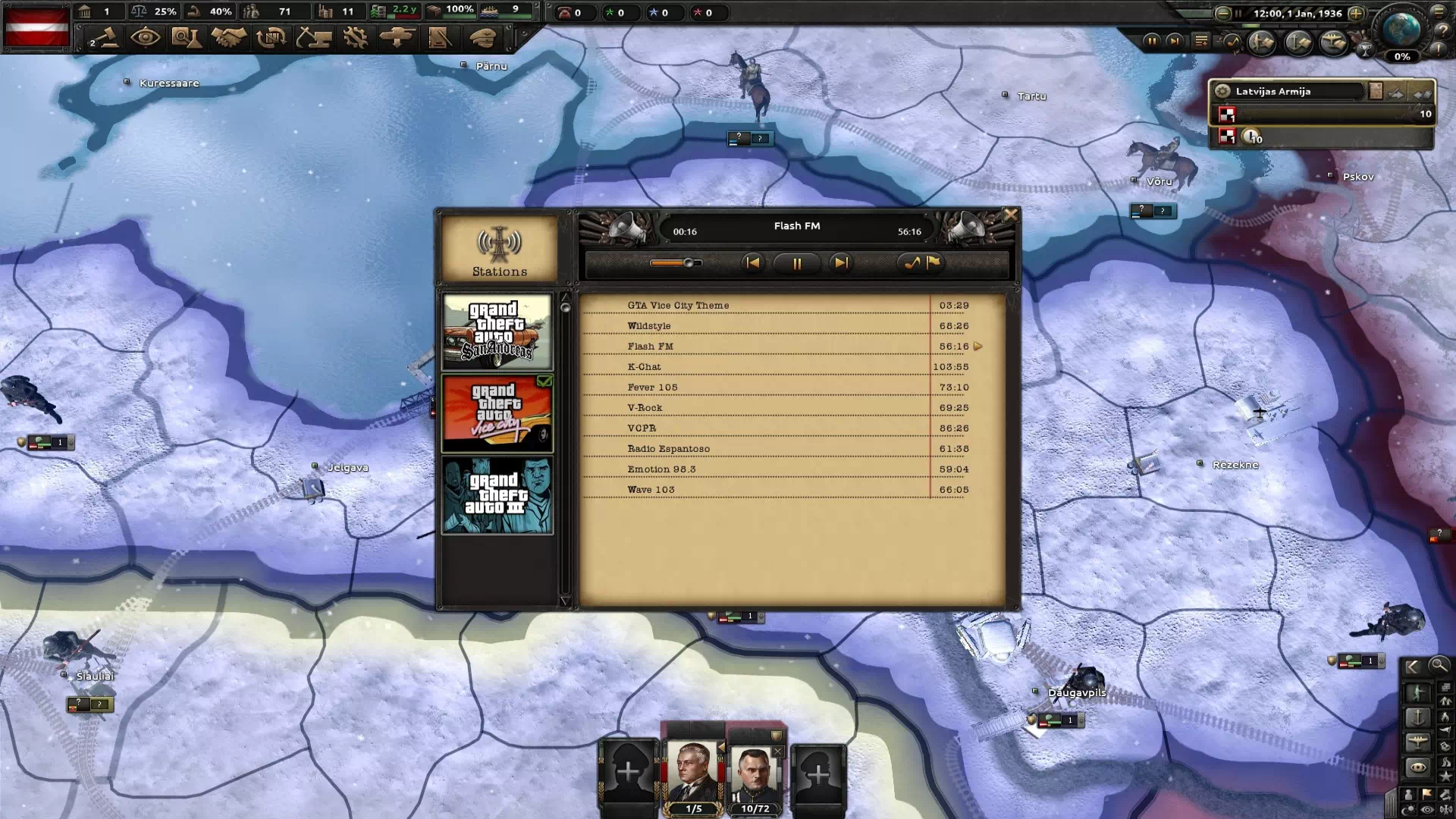Image resolution: width=1456 pixels, height=819 pixels.
Task: Pause the Flash FM track
Action: click(796, 263)
